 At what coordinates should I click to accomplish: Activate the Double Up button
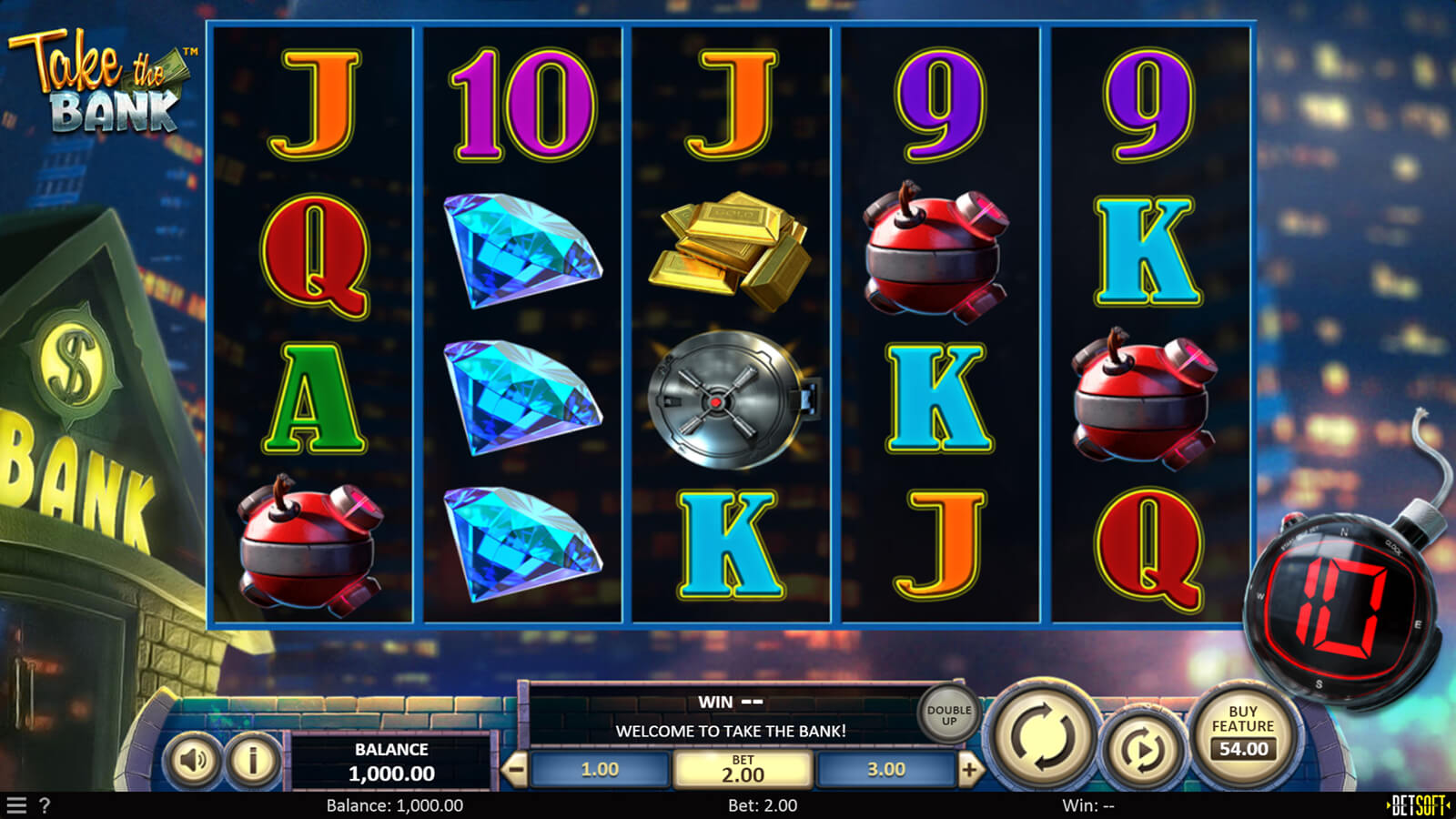(x=949, y=715)
